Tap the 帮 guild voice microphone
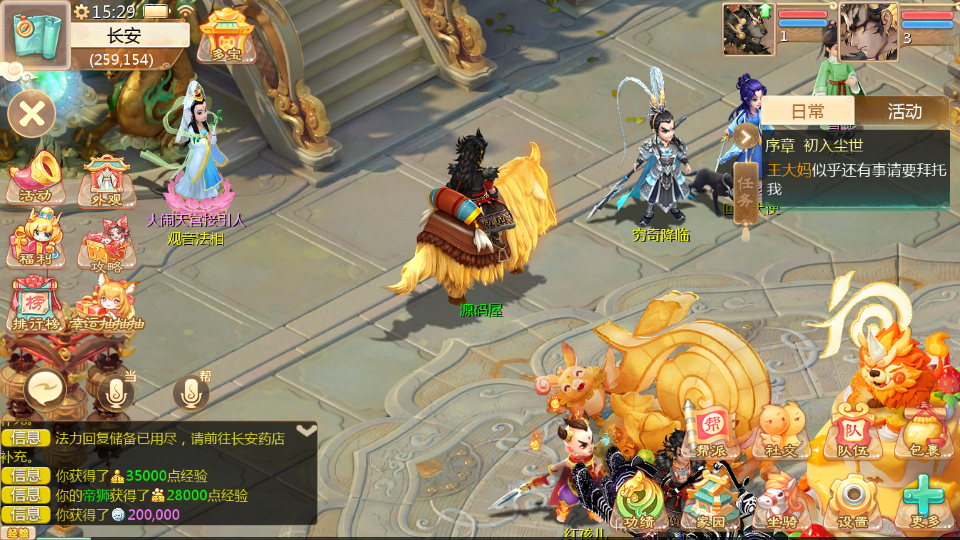 coord(191,391)
